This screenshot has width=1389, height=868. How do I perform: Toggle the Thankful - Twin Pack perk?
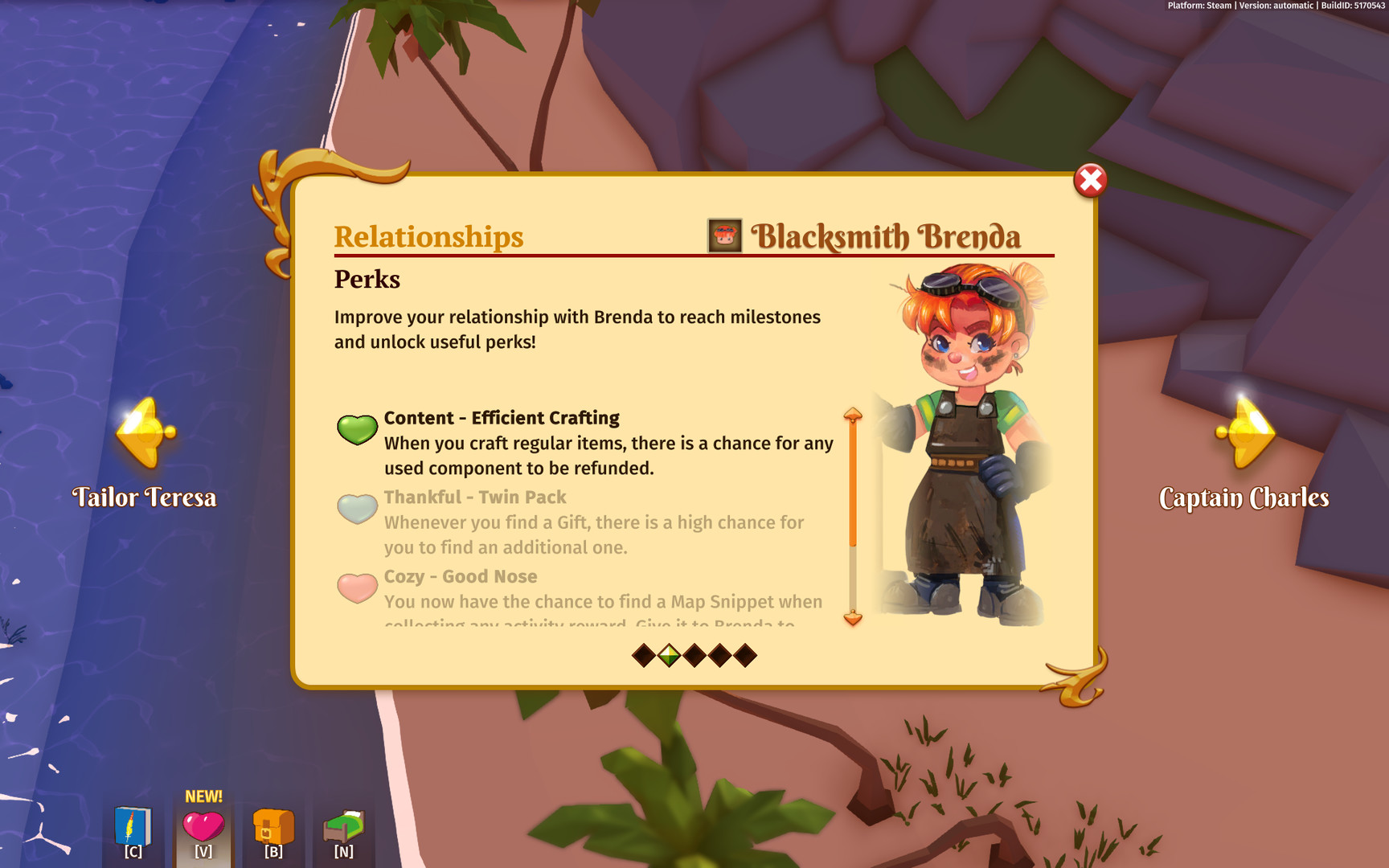tap(476, 497)
